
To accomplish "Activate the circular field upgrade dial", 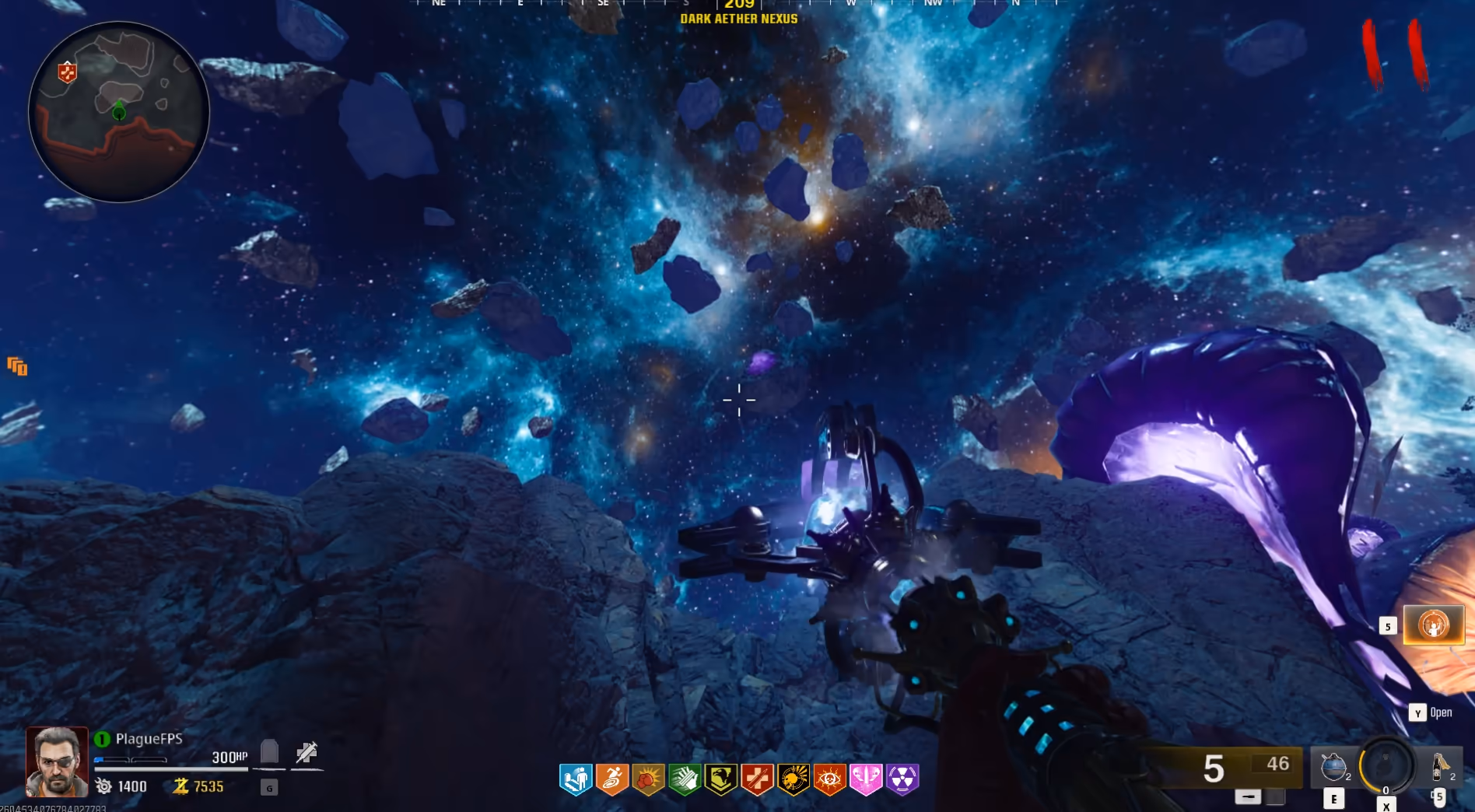I will click(x=1386, y=765).
